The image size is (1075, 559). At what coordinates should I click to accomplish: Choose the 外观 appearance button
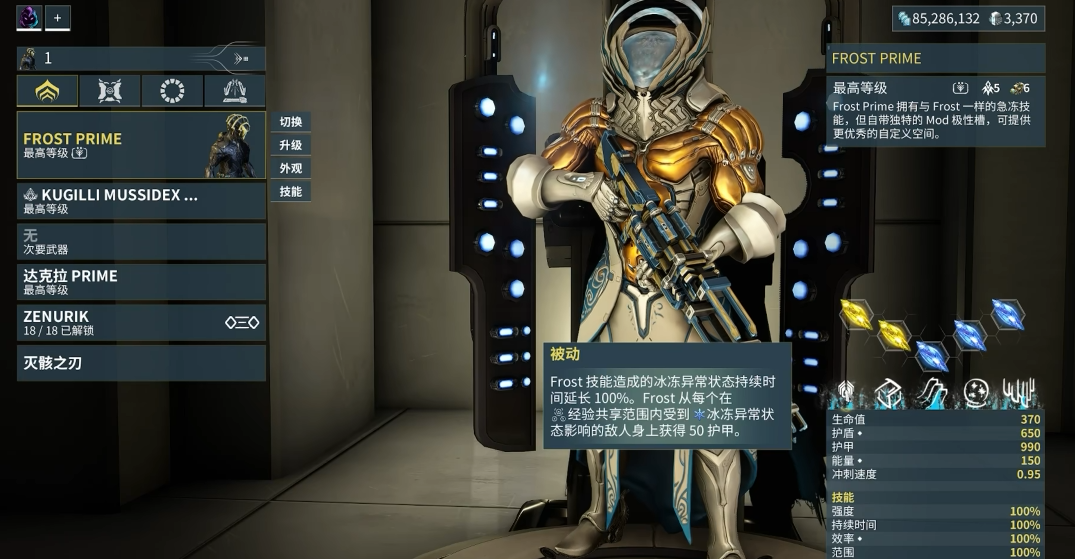coord(291,168)
